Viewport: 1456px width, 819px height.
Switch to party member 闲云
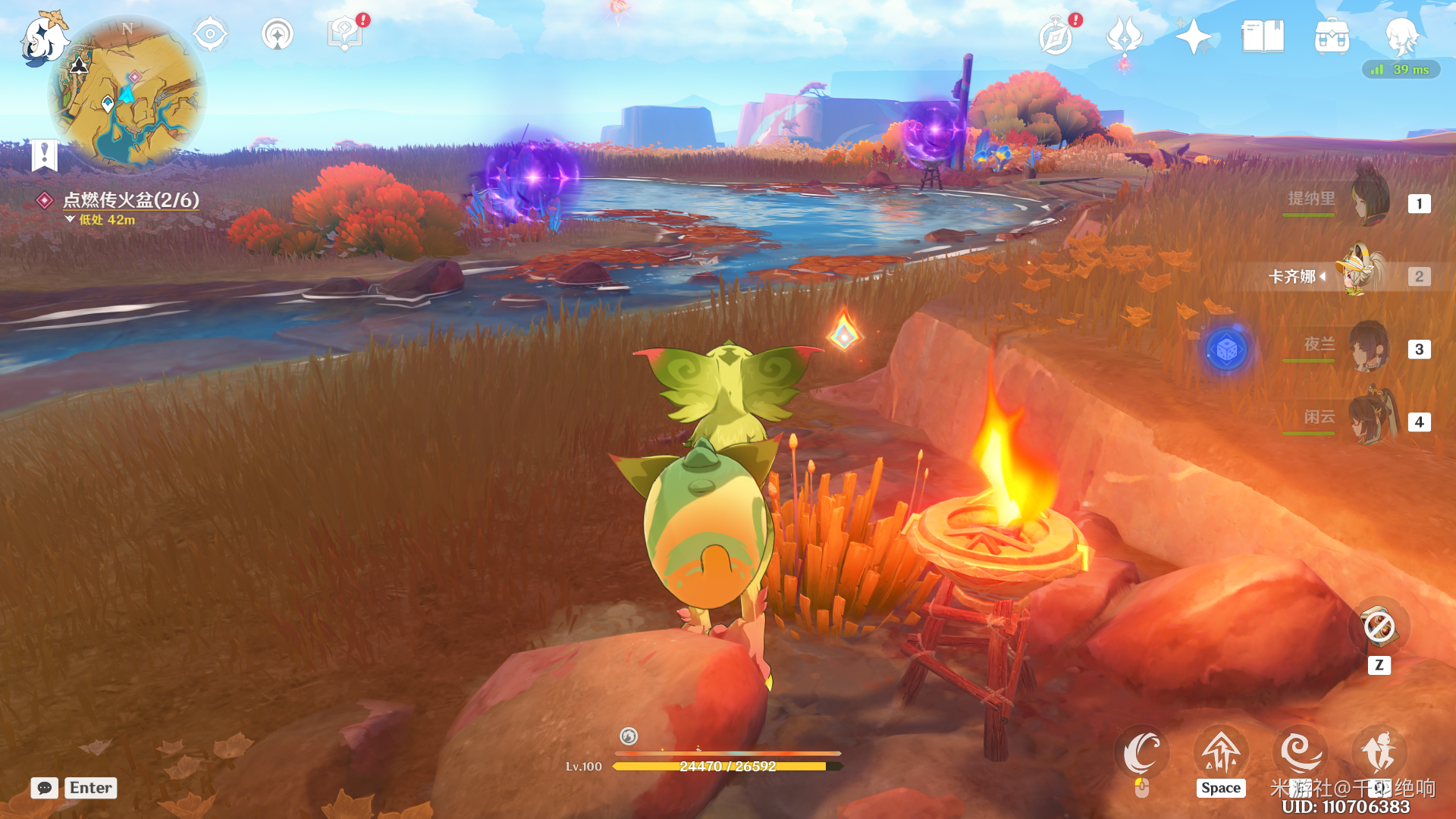point(1370,419)
